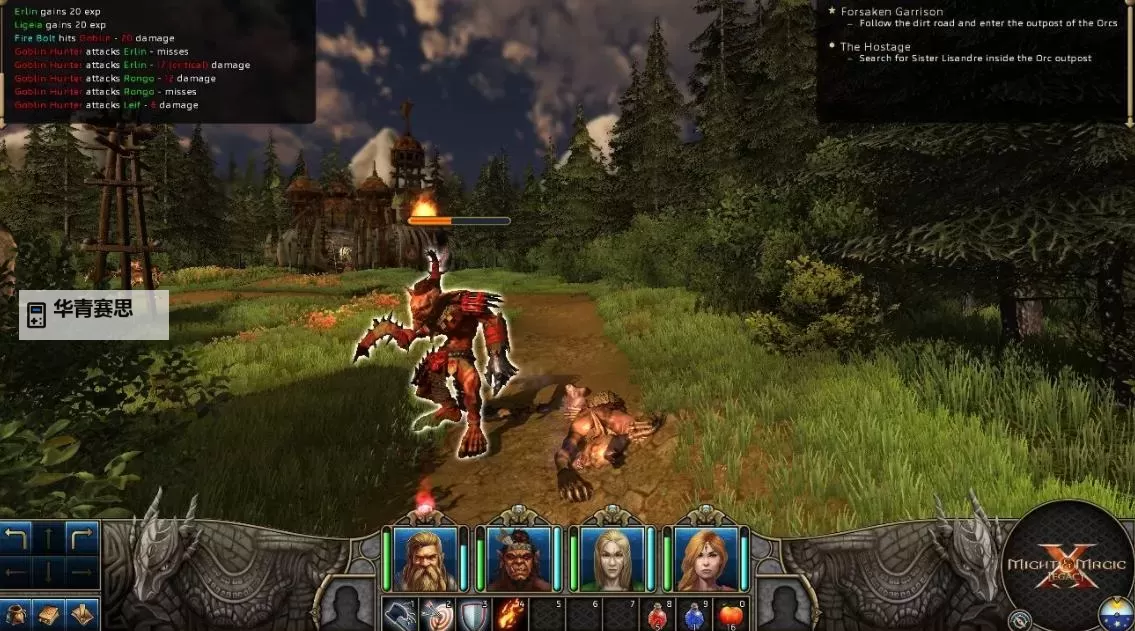Click the Forsaken Garrison quest entry

pyautogui.click(x=891, y=11)
